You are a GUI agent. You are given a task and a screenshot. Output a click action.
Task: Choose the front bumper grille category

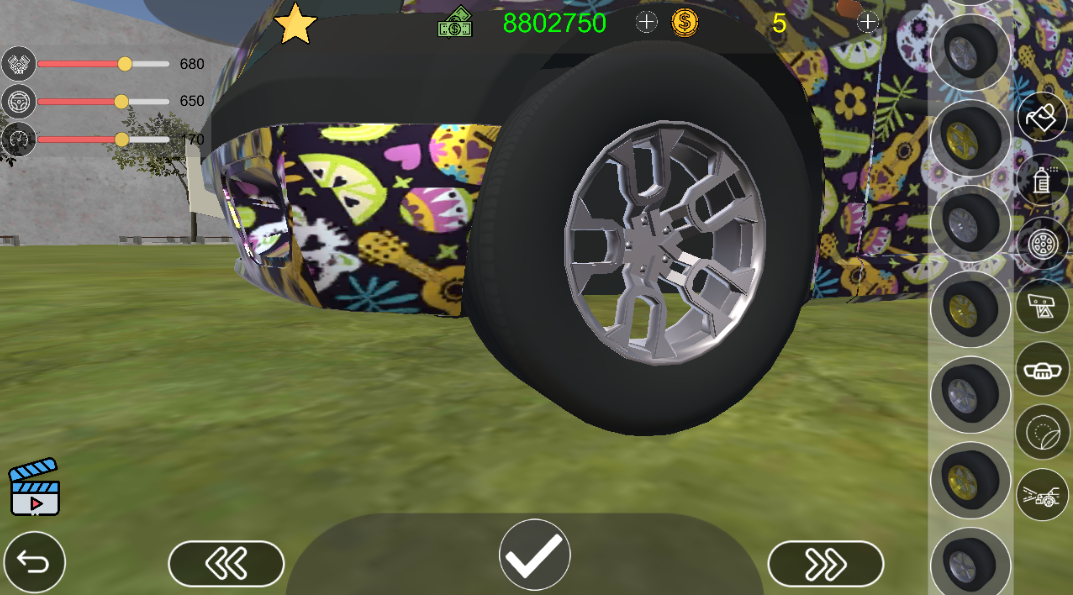pyautogui.click(x=1042, y=369)
